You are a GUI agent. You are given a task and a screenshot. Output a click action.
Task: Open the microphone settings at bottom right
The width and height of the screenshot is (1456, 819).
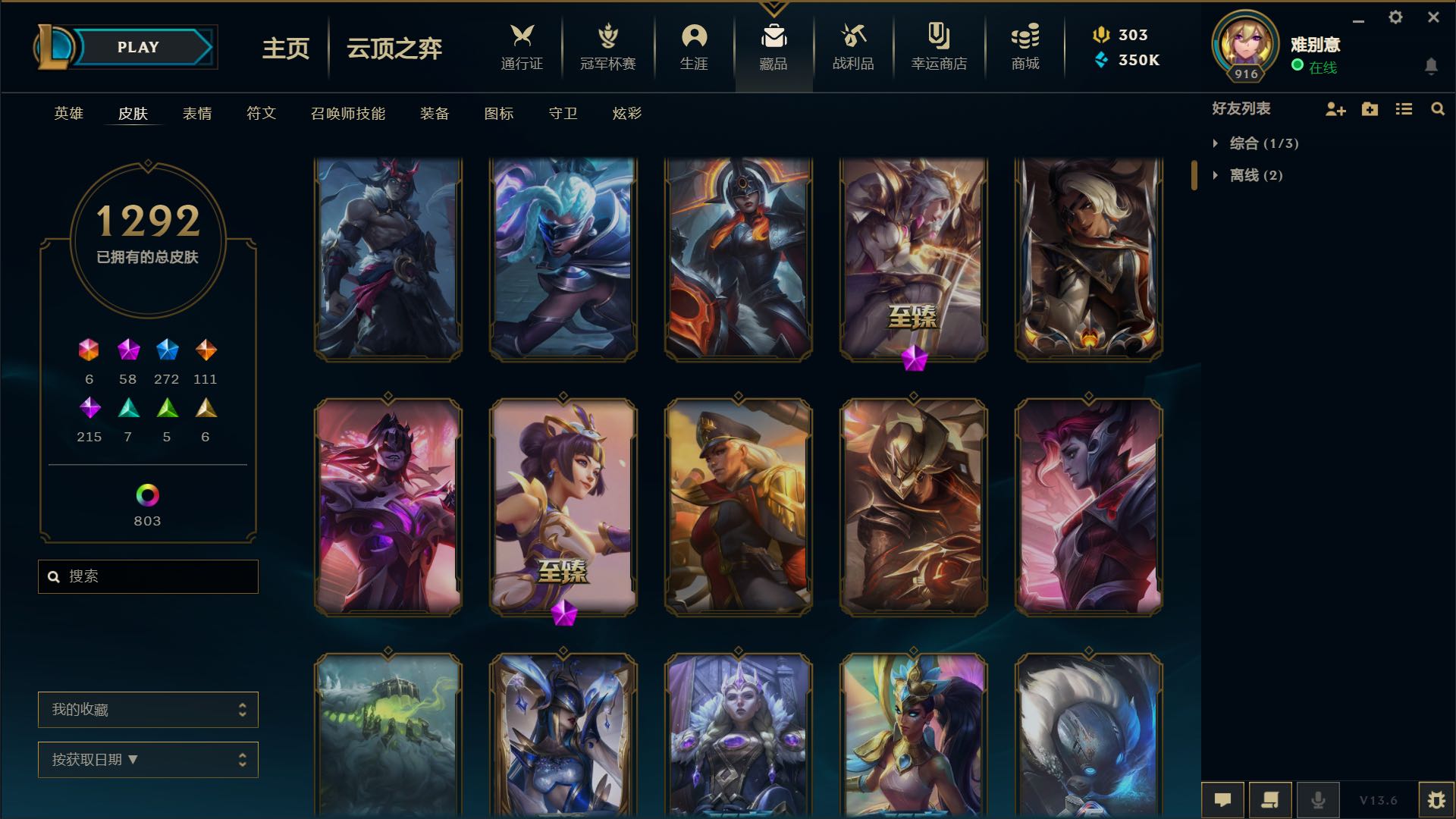1318,799
